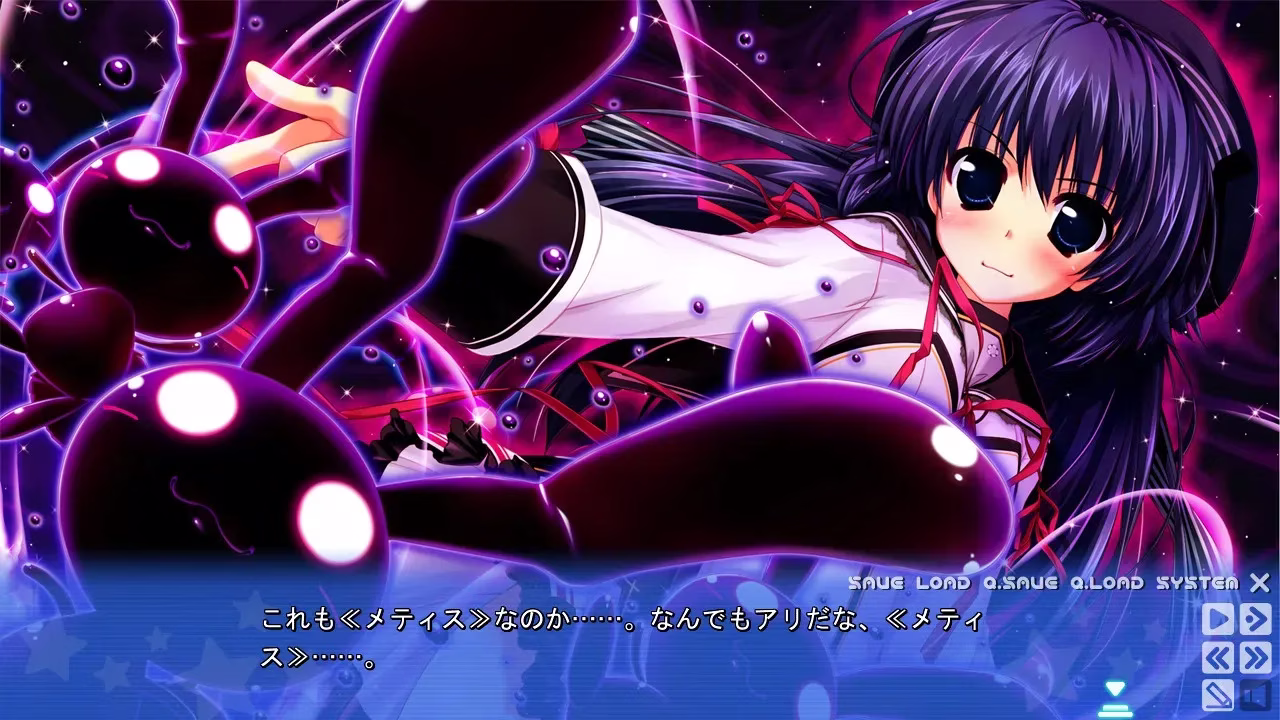
Task: Hide the message window with X
Action: tap(1260, 583)
